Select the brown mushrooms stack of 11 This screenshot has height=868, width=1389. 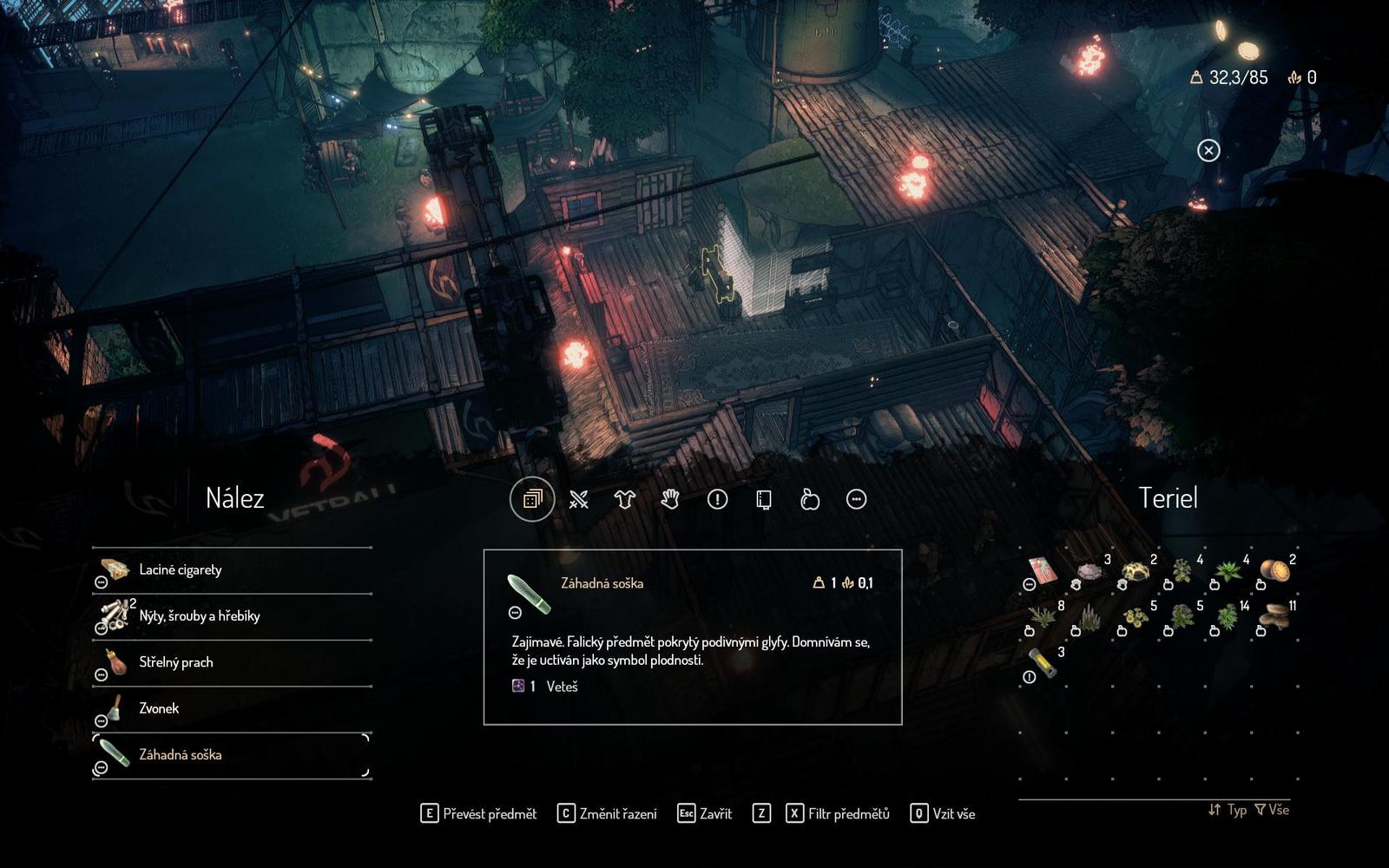tap(1274, 617)
